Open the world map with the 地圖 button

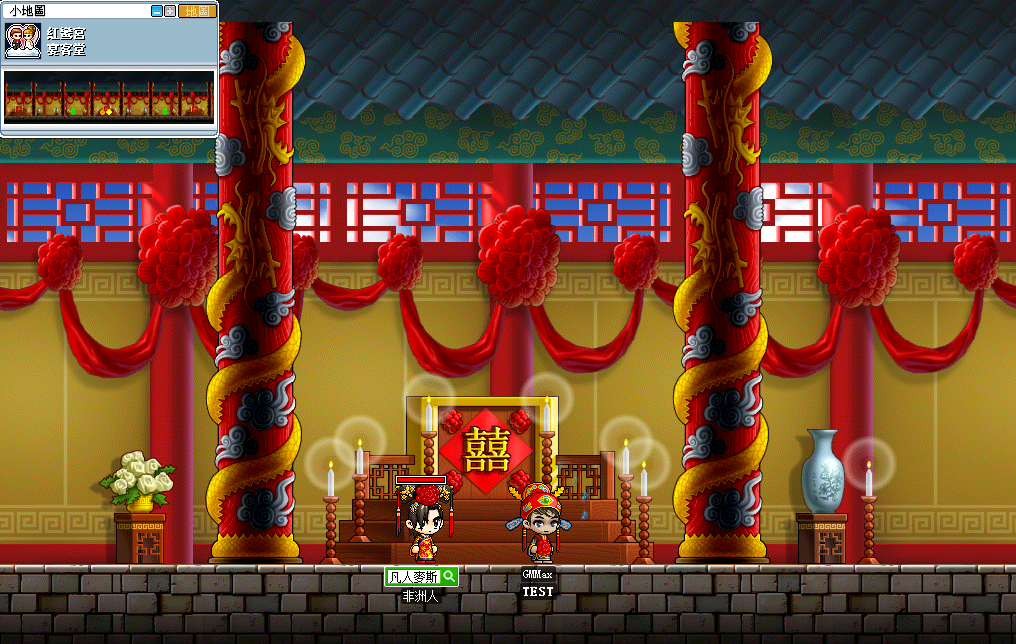[x=197, y=11]
